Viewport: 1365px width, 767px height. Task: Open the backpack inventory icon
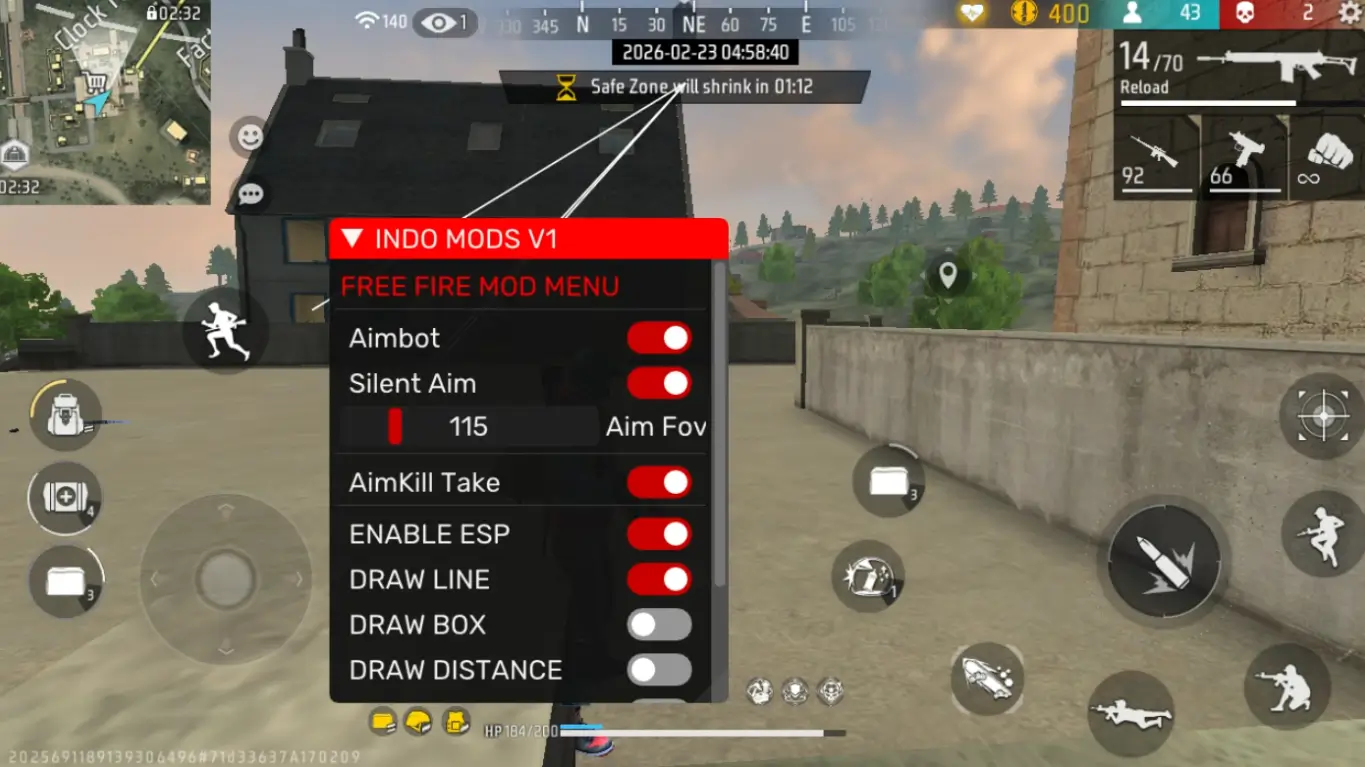click(x=63, y=417)
